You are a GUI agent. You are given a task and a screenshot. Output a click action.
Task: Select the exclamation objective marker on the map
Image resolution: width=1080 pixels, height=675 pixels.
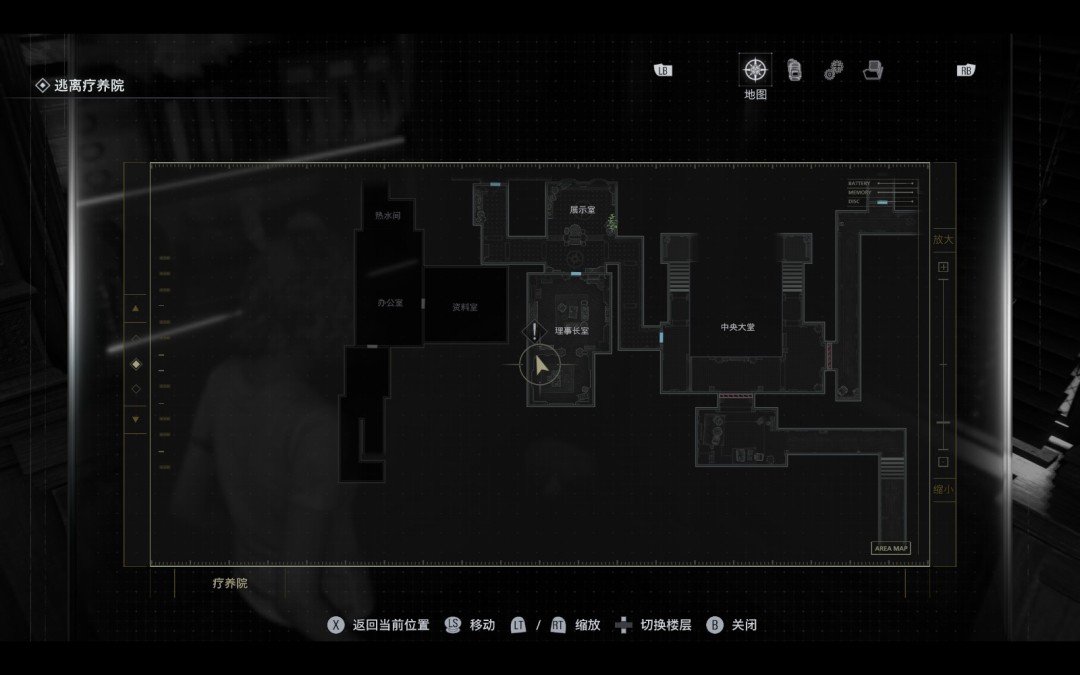(535, 331)
